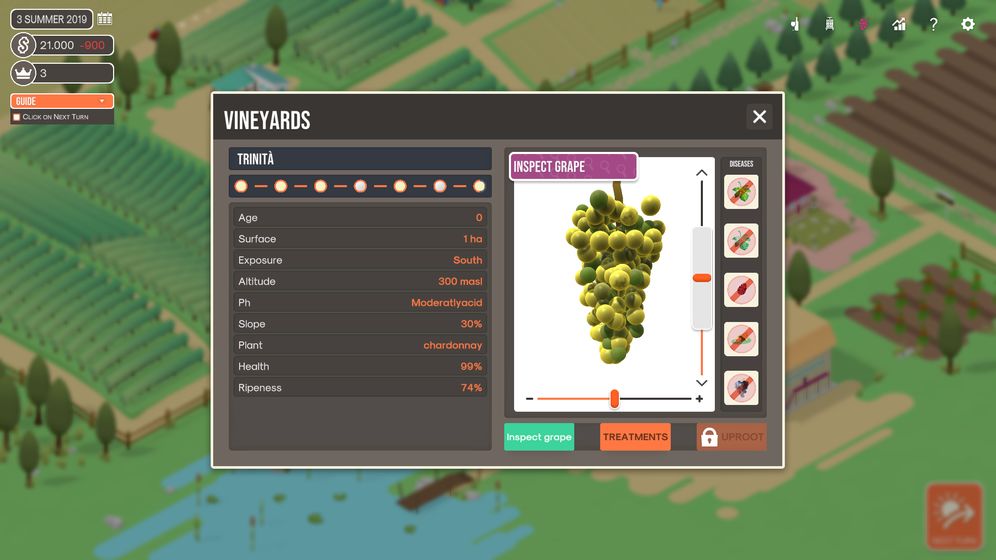Close the Vineyards window
Image resolution: width=996 pixels, height=560 pixels.
[x=759, y=117]
